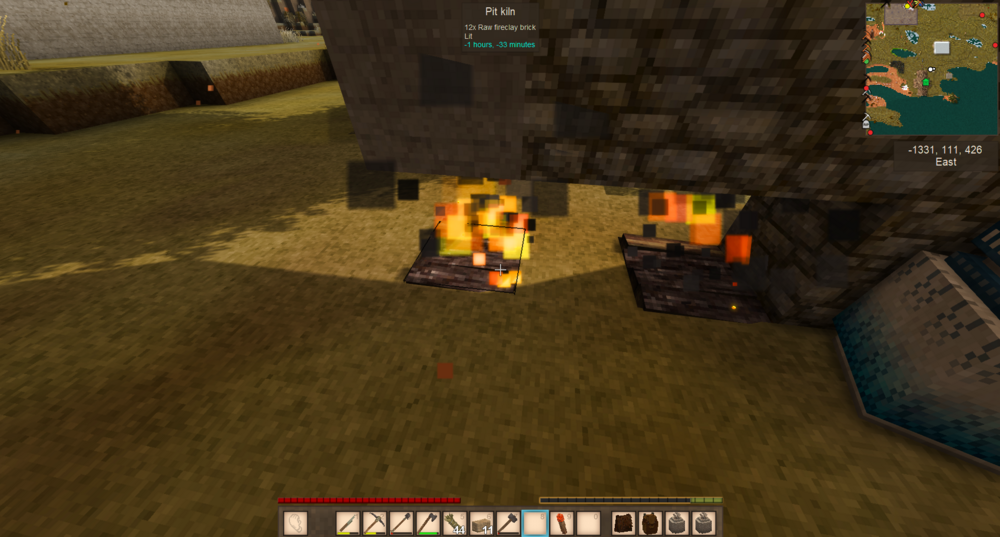Screen dimensions: 1000x537
Task: Select the pickaxe hotbar slot
Action: click(x=375, y=522)
